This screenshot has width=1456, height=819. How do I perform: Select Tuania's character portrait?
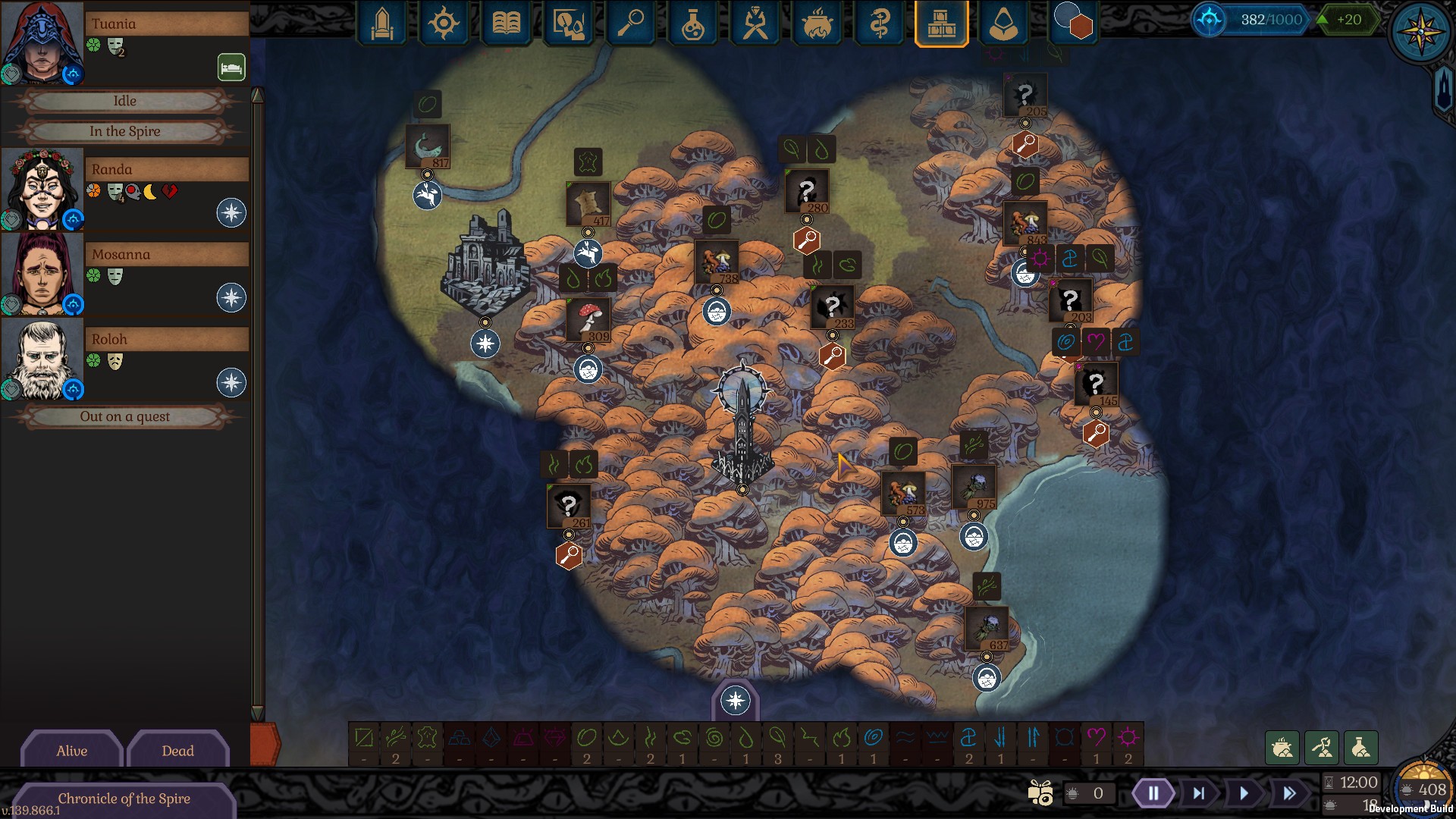coord(42,42)
